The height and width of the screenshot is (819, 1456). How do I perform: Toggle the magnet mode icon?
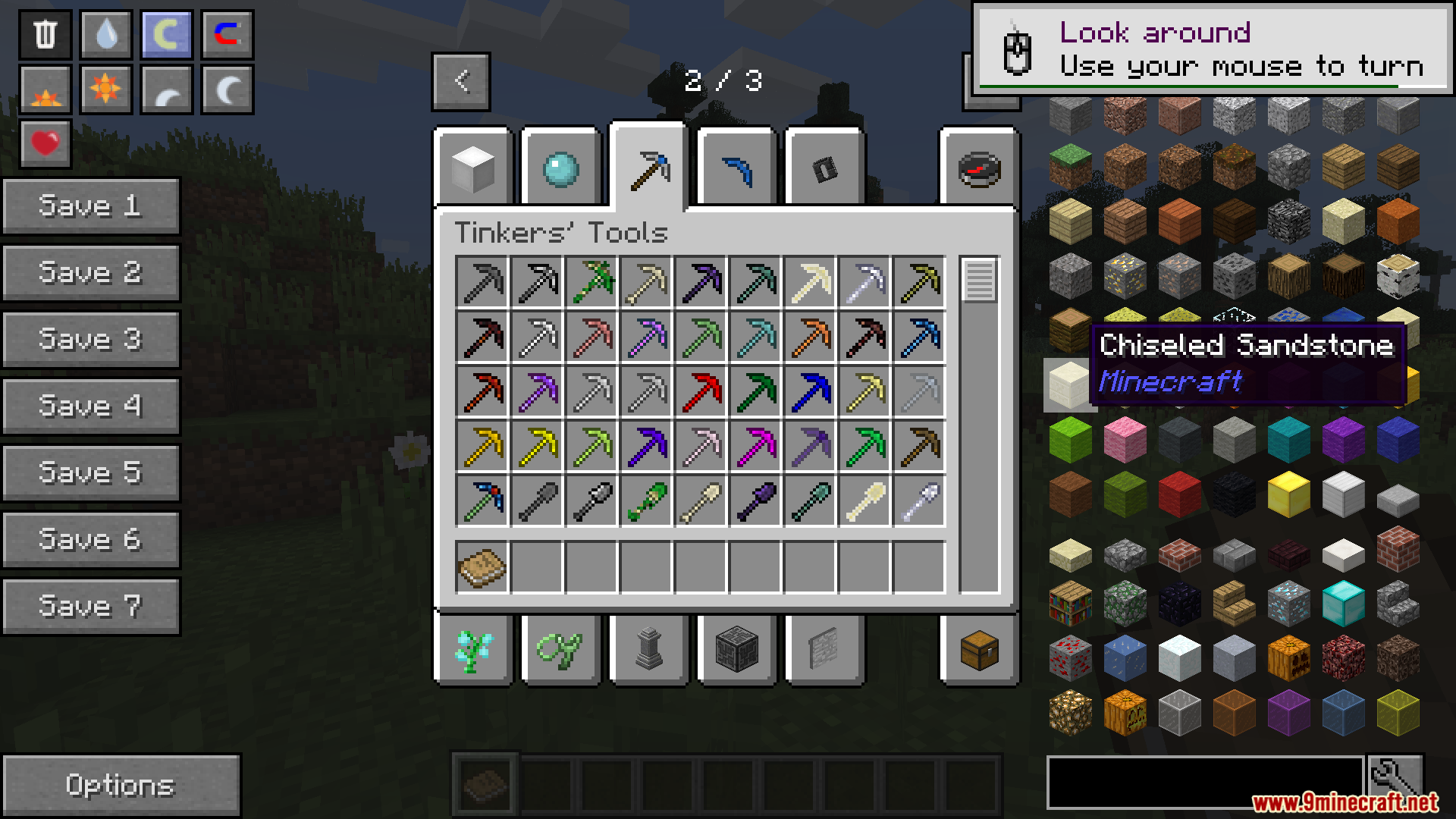point(227,34)
